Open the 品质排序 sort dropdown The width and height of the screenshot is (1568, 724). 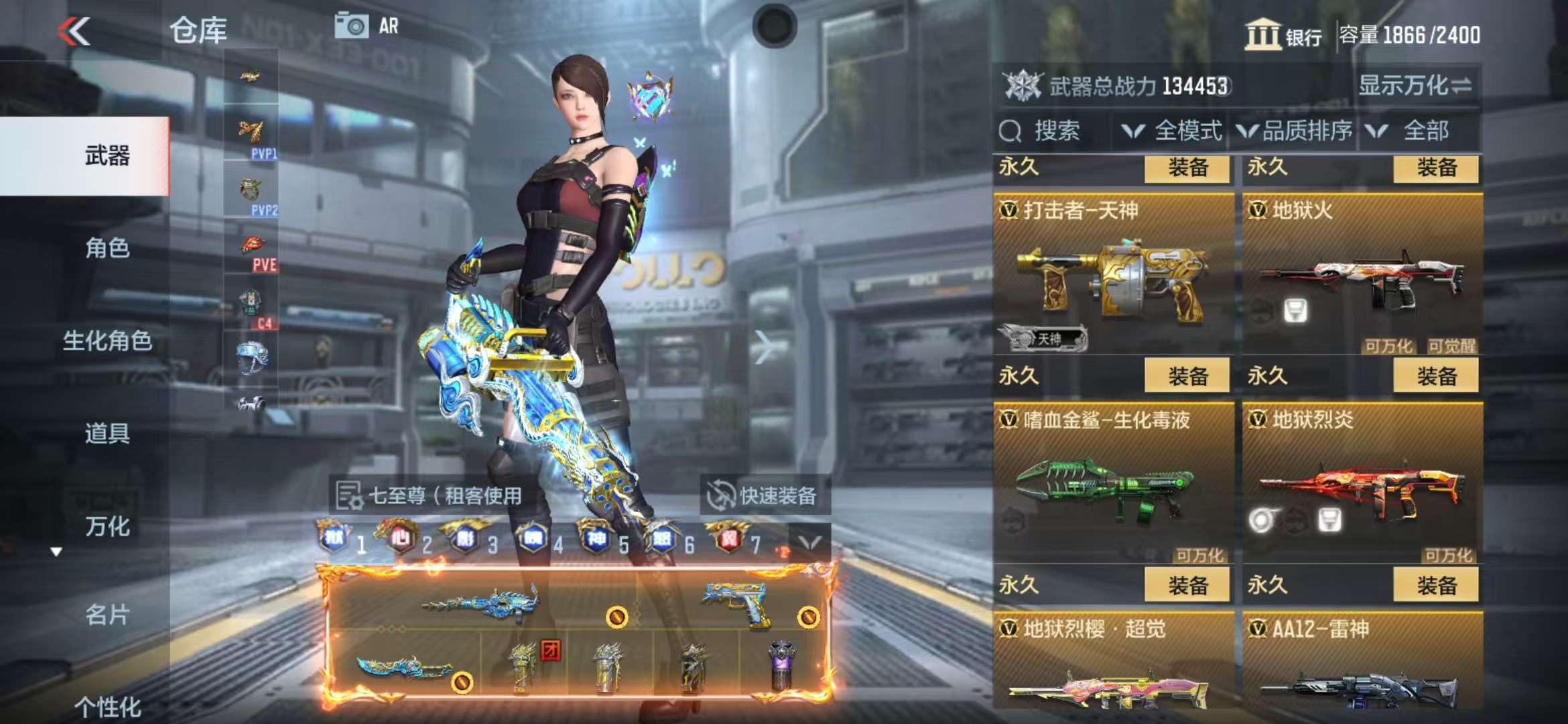click(x=1295, y=131)
